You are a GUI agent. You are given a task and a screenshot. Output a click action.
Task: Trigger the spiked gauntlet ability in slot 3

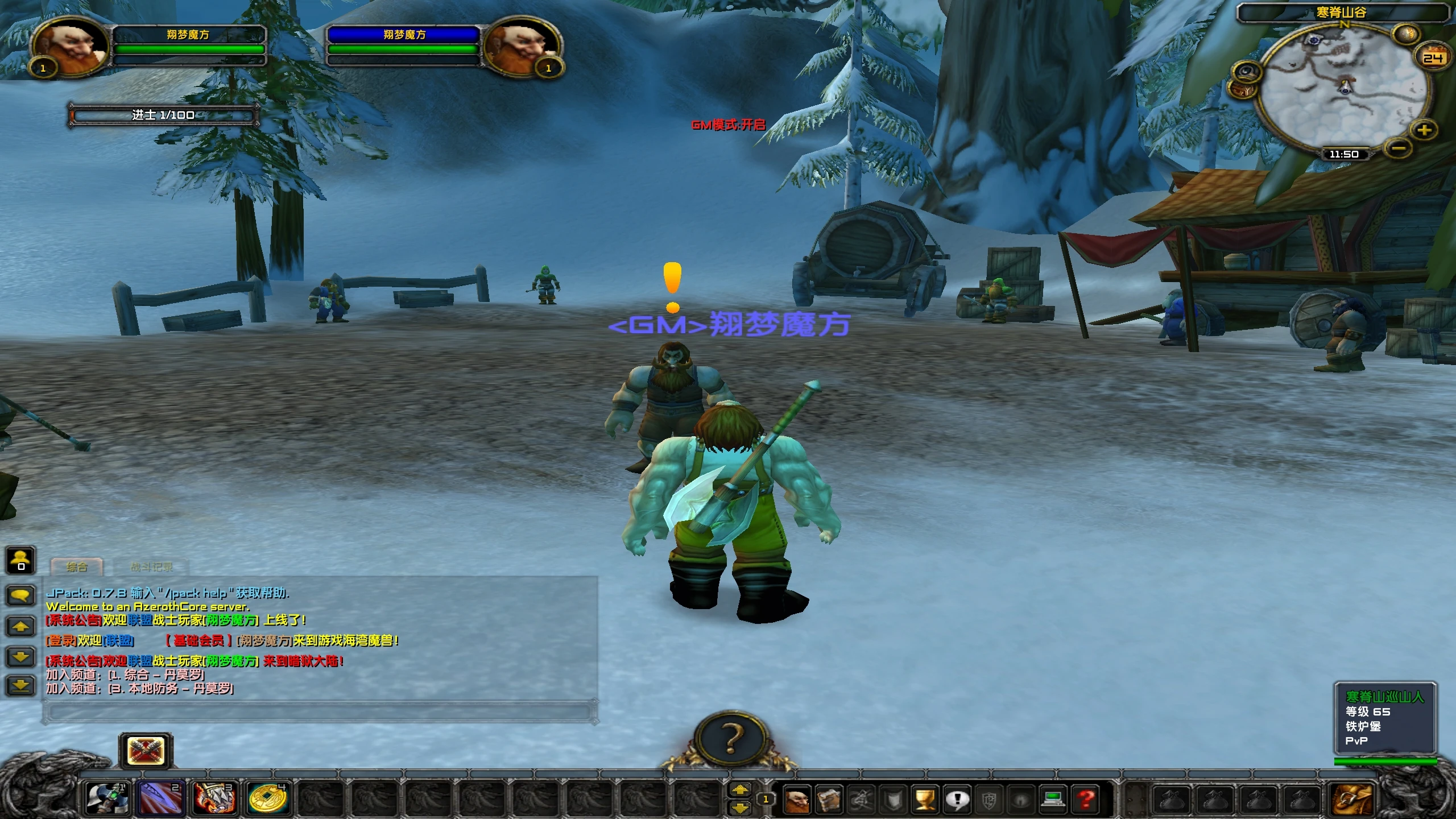(214, 798)
